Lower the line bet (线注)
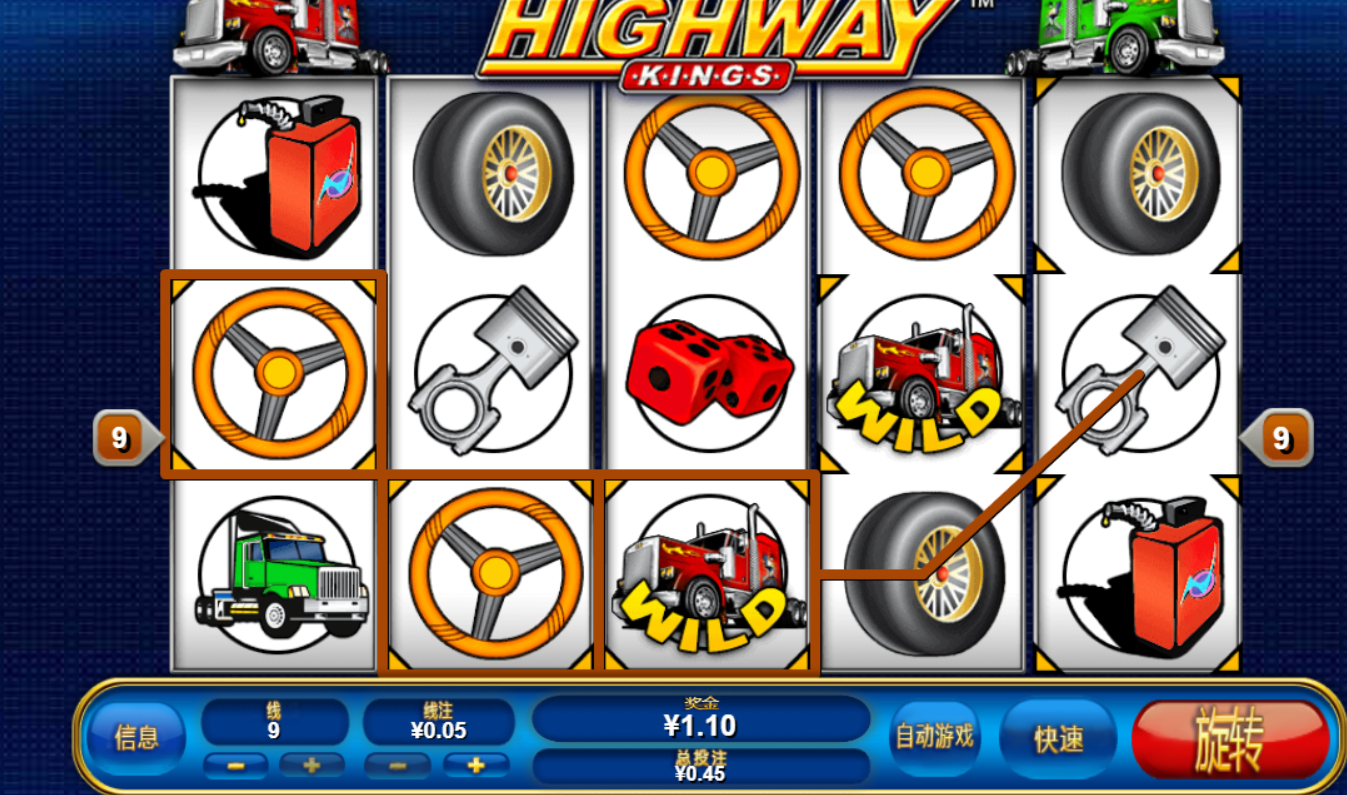This screenshot has width=1347, height=795. 397,766
